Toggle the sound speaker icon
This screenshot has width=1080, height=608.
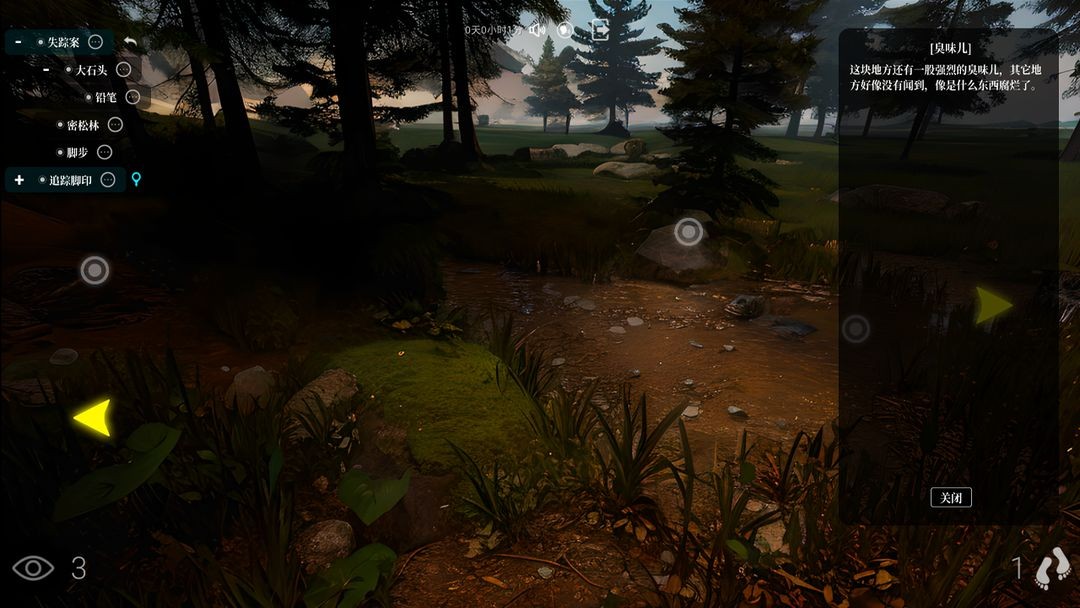point(537,29)
